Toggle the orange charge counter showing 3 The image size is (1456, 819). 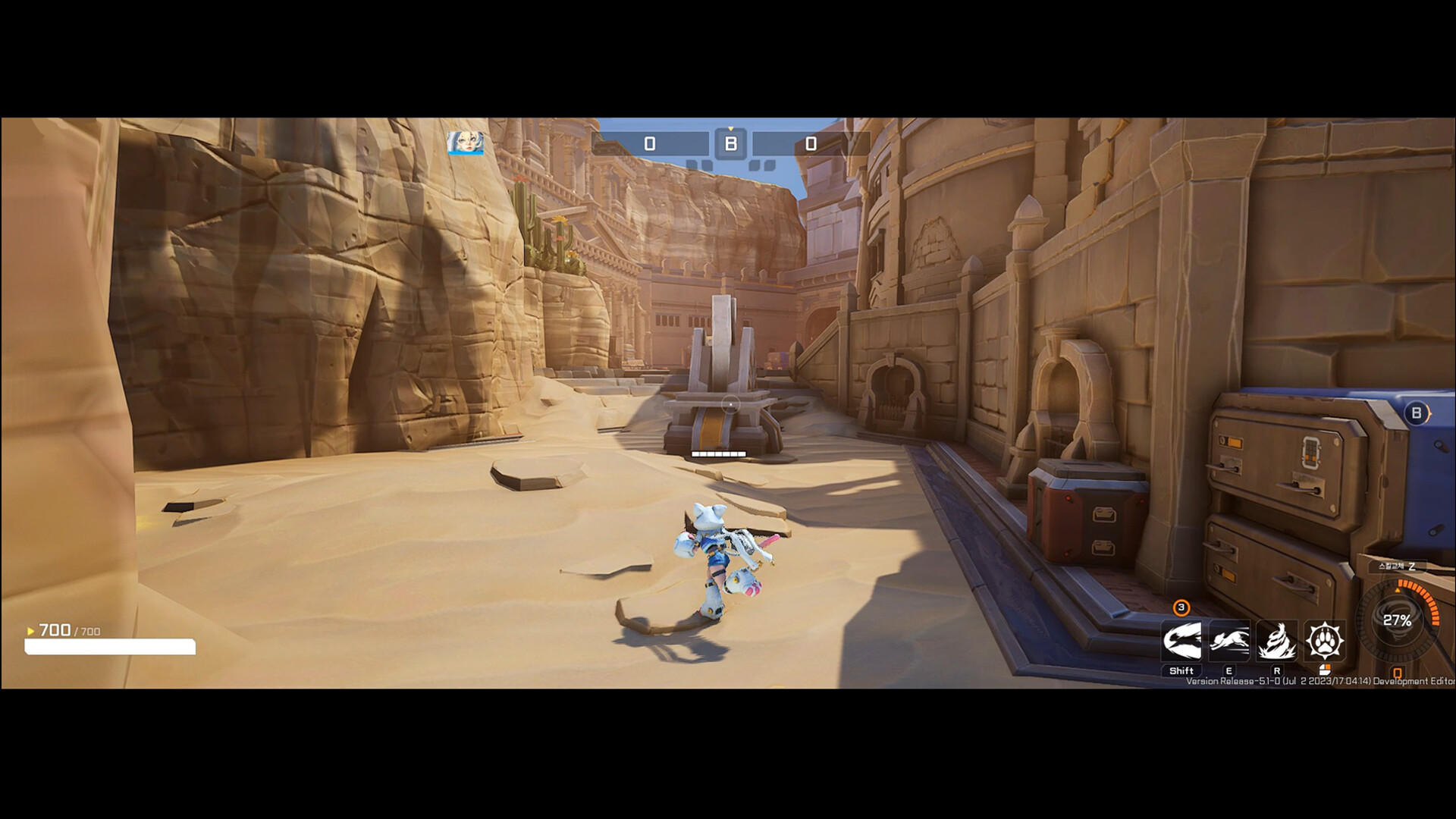coord(1179,607)
